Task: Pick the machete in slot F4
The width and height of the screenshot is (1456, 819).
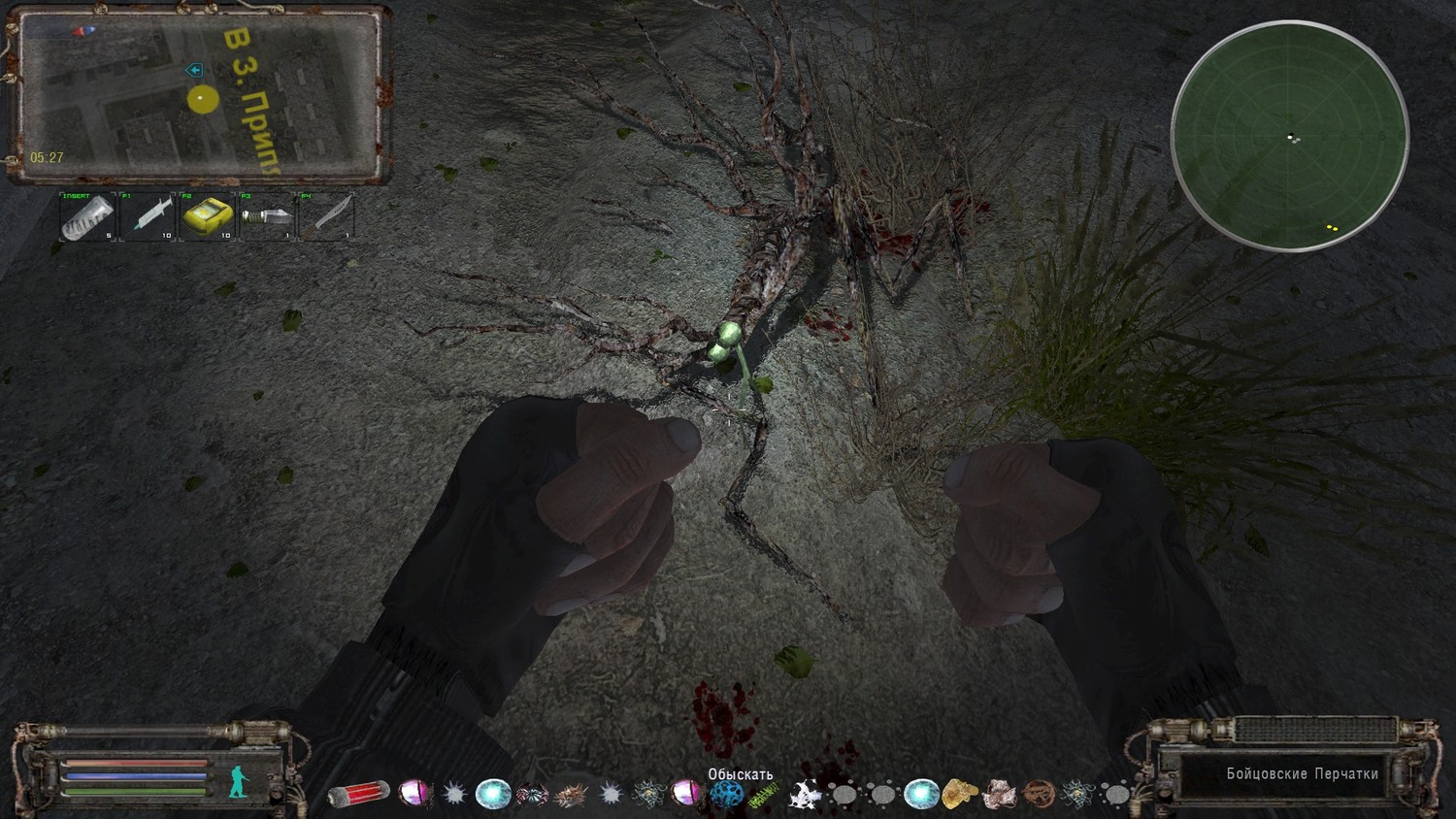Action: pos(326,216)
